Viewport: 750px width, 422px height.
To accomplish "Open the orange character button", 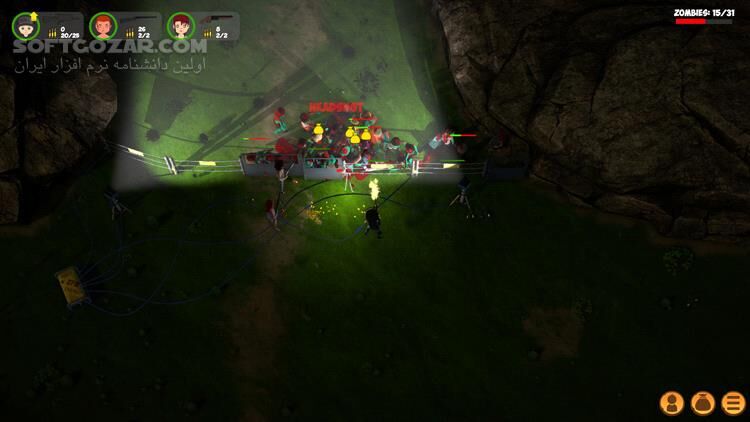I will (x=672, y=402).
